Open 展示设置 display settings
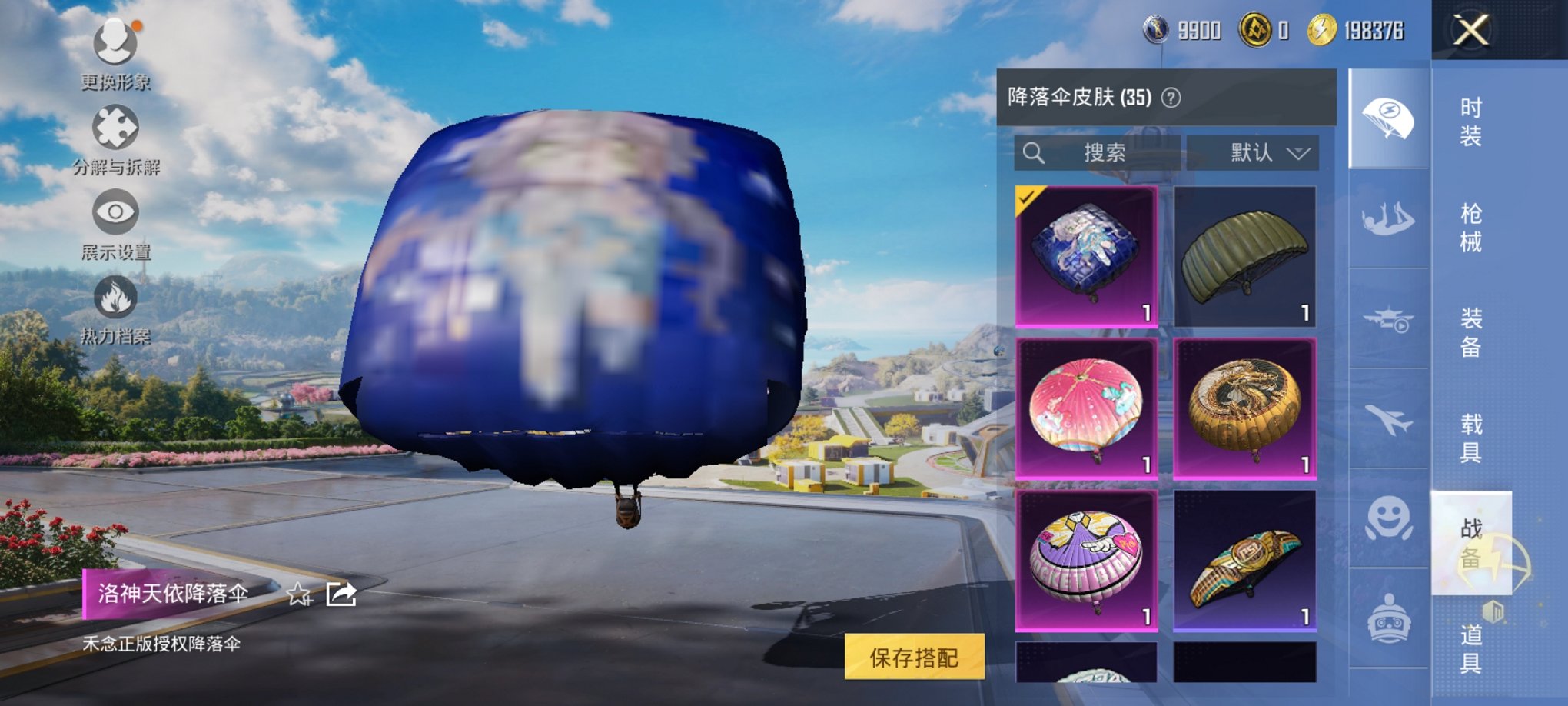This screenshot has width=1568, height=706. (114, 211)
